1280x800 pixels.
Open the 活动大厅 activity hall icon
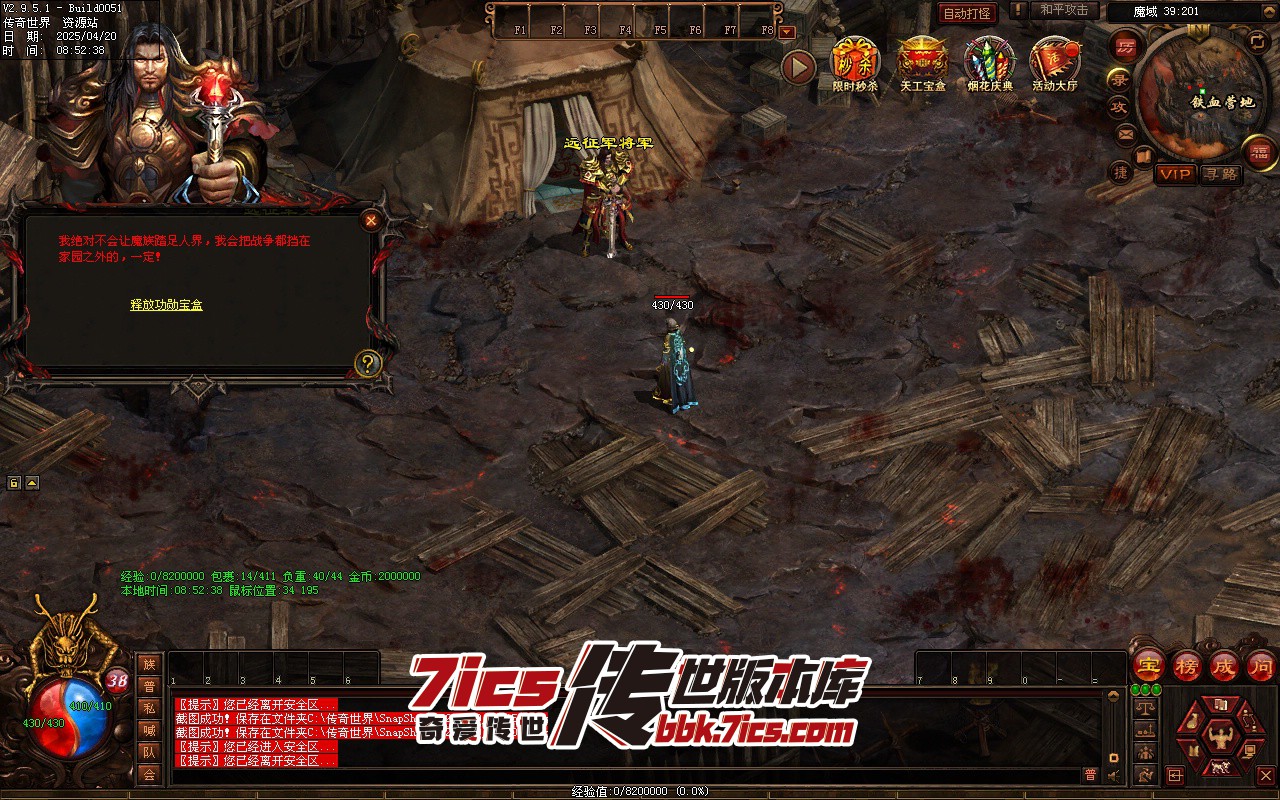pyautogui.click(x=1055, y=62)
